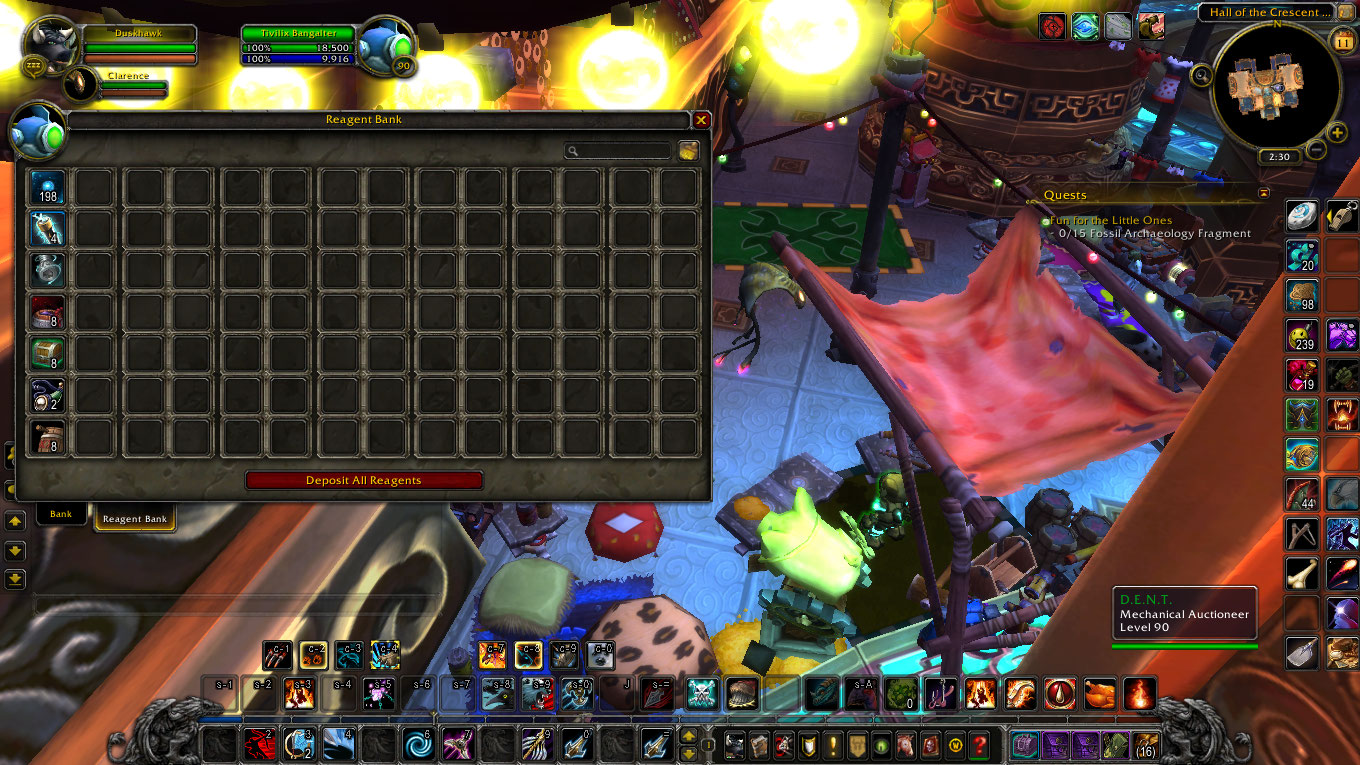Click the red question mark help icon
The width and height of the screenshot is (1360, 765).
tap(979, 745)
